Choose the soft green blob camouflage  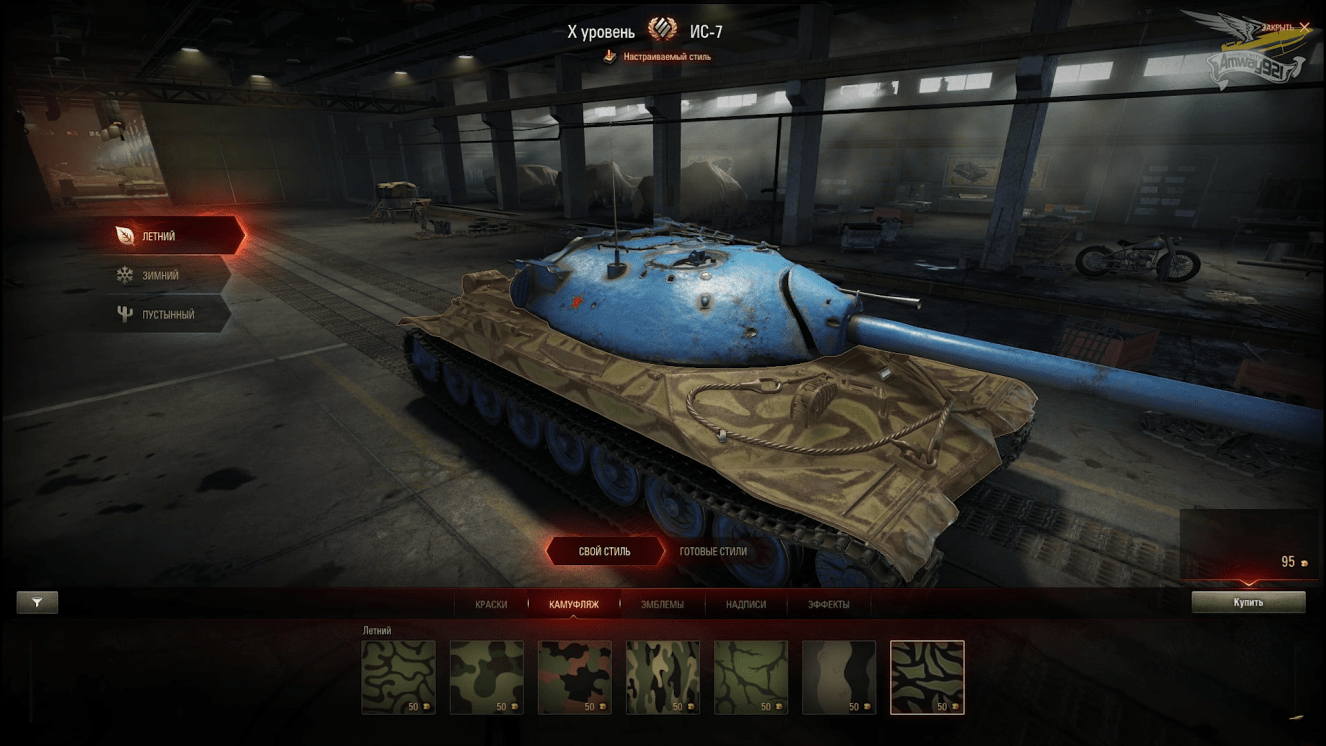[x=487, y=677]
